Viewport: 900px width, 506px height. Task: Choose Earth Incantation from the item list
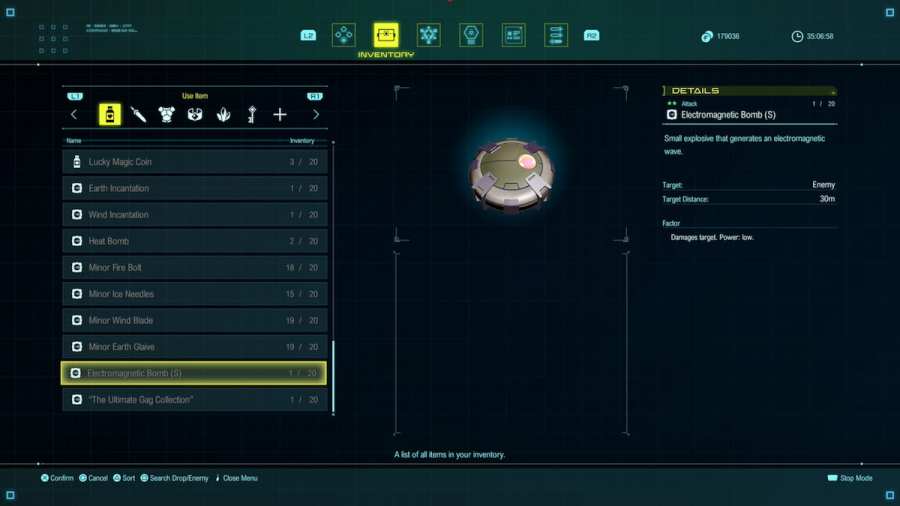195,188
